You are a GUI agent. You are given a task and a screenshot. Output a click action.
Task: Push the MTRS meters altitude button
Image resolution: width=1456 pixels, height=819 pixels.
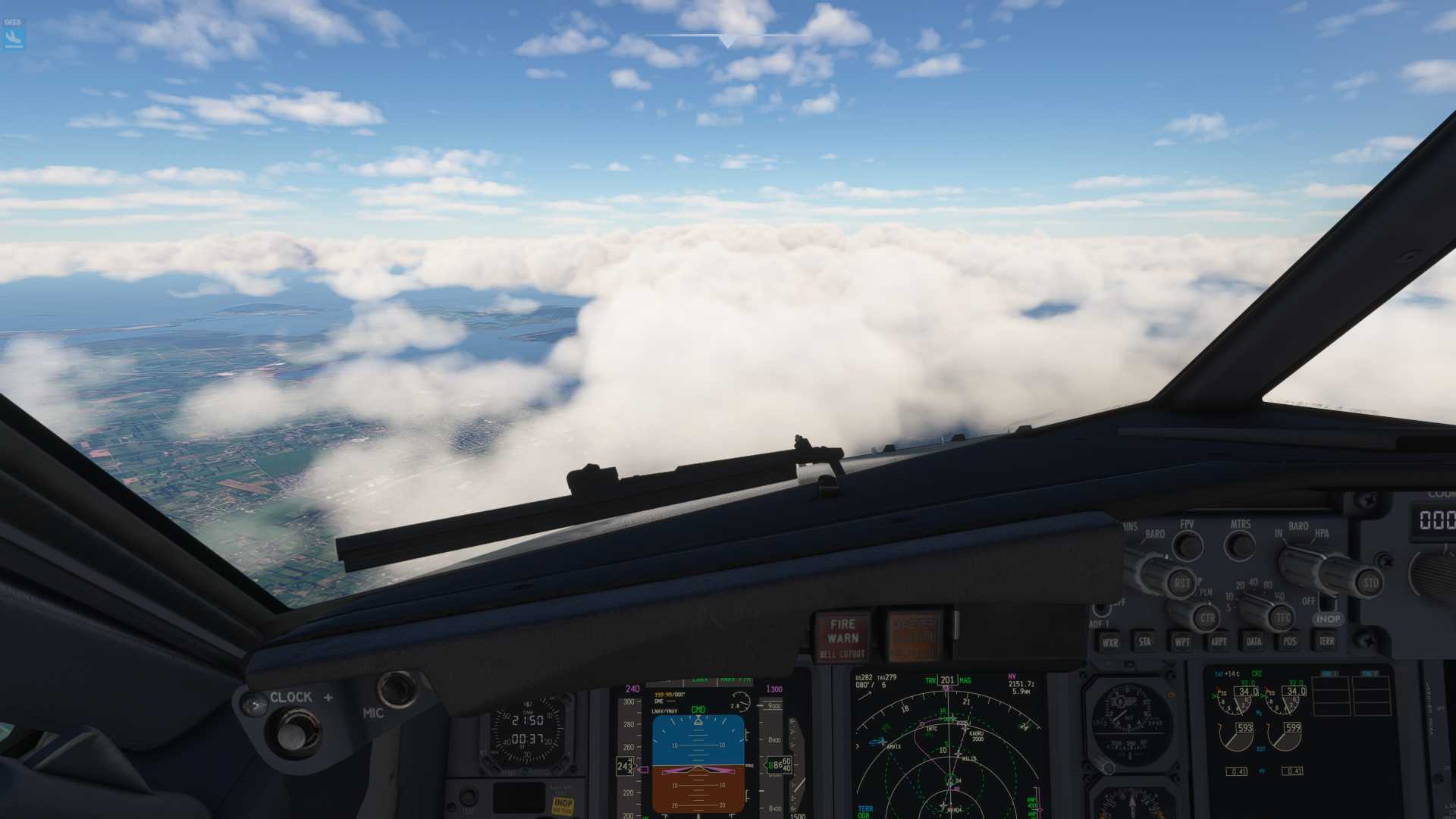pyautogui.click(x=1241, y=545)
